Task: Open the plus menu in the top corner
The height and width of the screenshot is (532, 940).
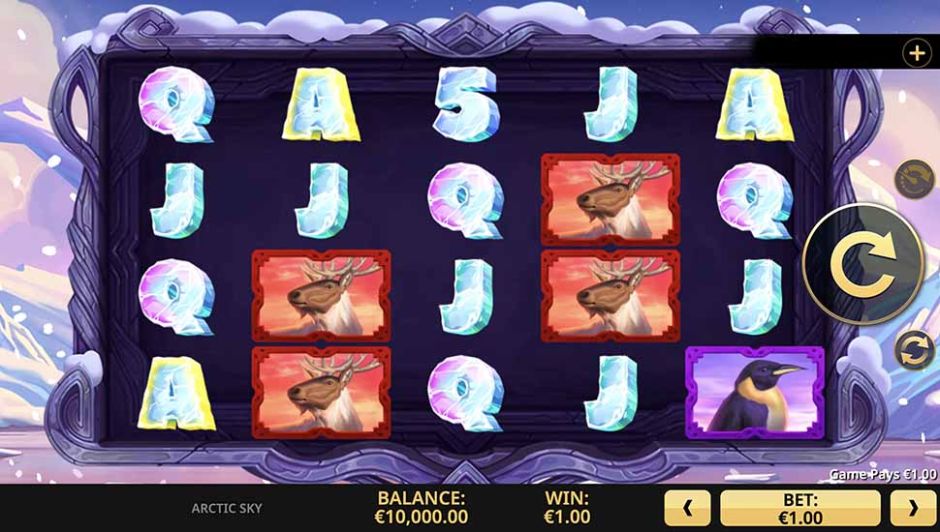Action: pyautogui.click(x=916, y=53)
